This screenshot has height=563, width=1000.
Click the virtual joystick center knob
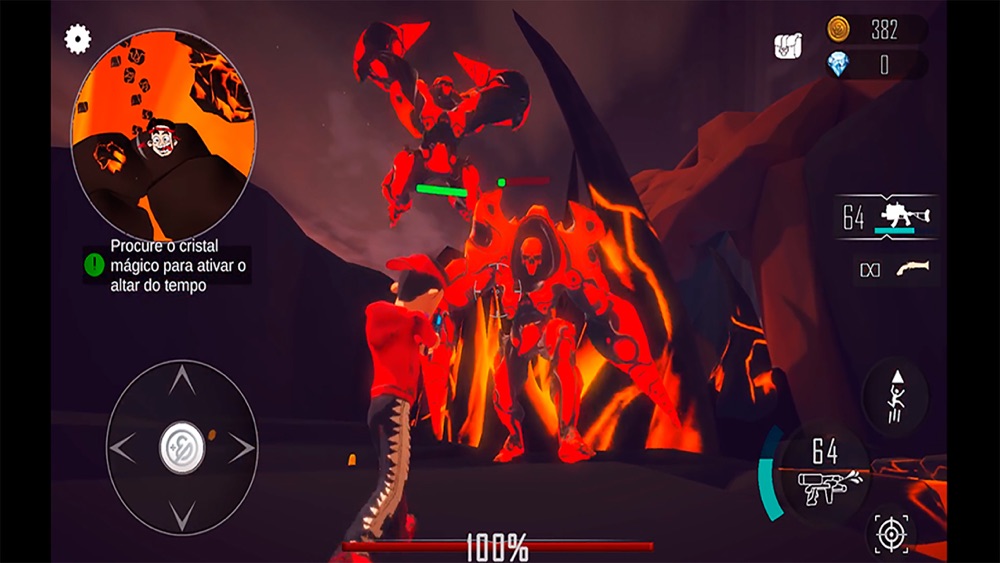[182, 449]
